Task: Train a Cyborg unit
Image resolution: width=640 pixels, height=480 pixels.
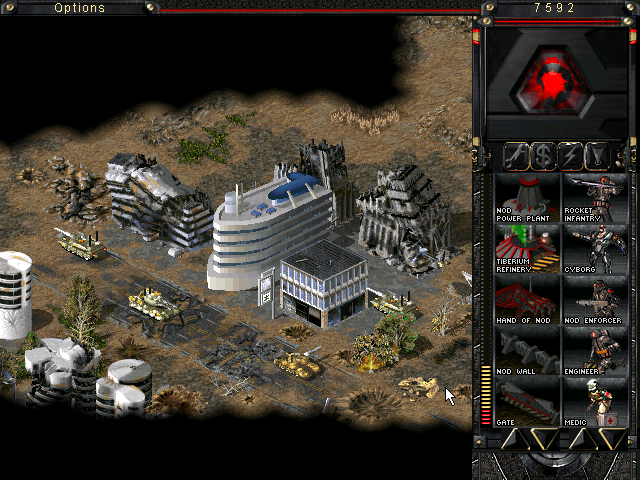Action: (x=595, y=247)
